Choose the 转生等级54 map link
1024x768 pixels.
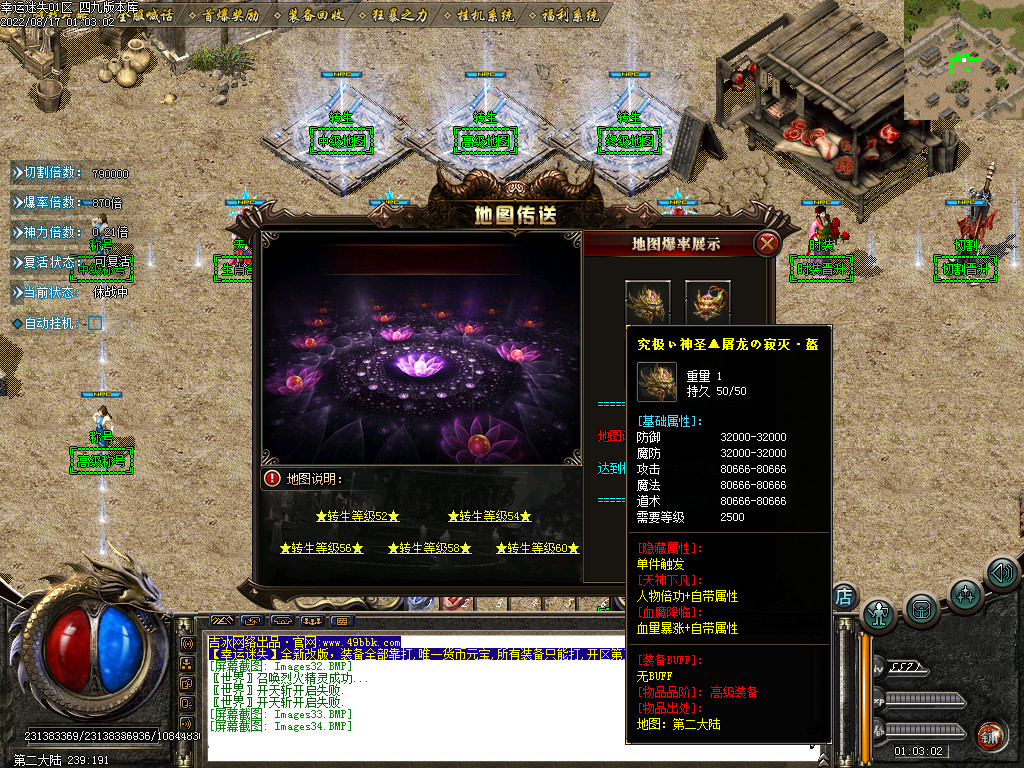tap(489, 516)
